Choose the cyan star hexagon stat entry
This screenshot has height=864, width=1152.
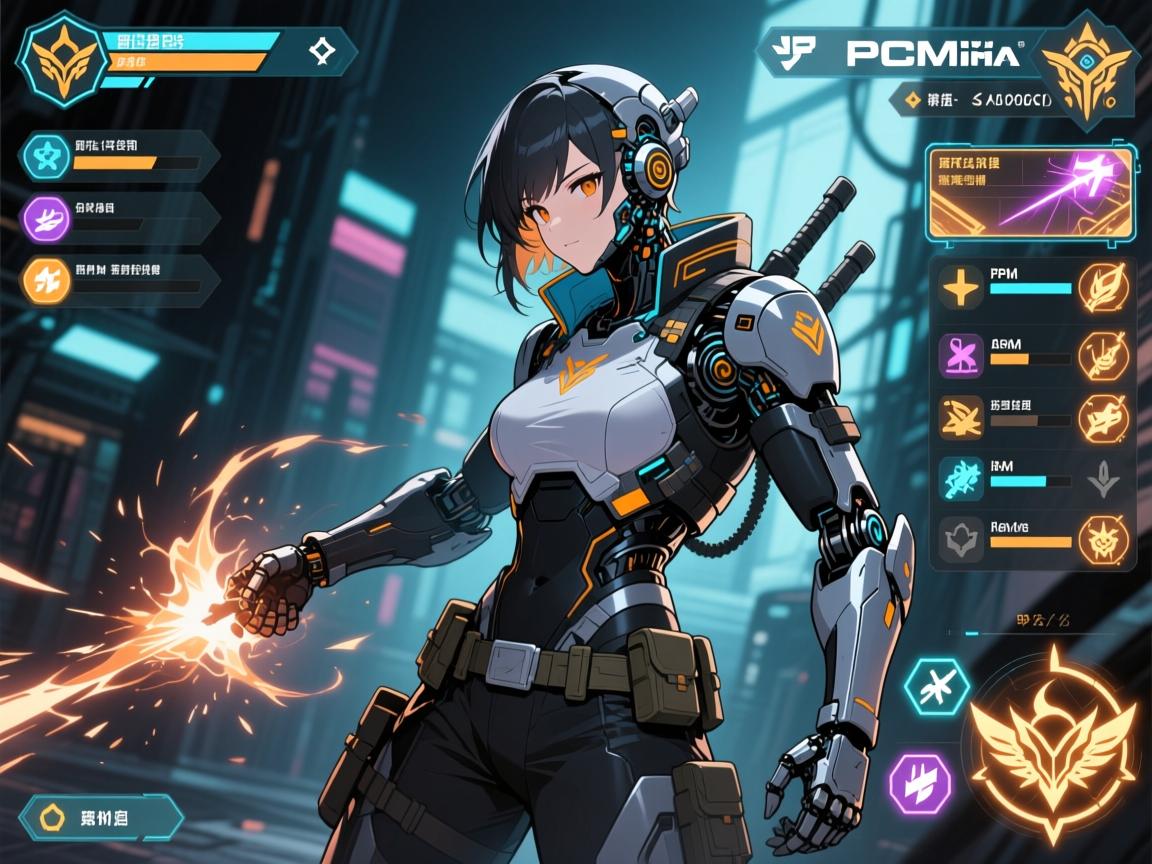click(x=45, y=157)
